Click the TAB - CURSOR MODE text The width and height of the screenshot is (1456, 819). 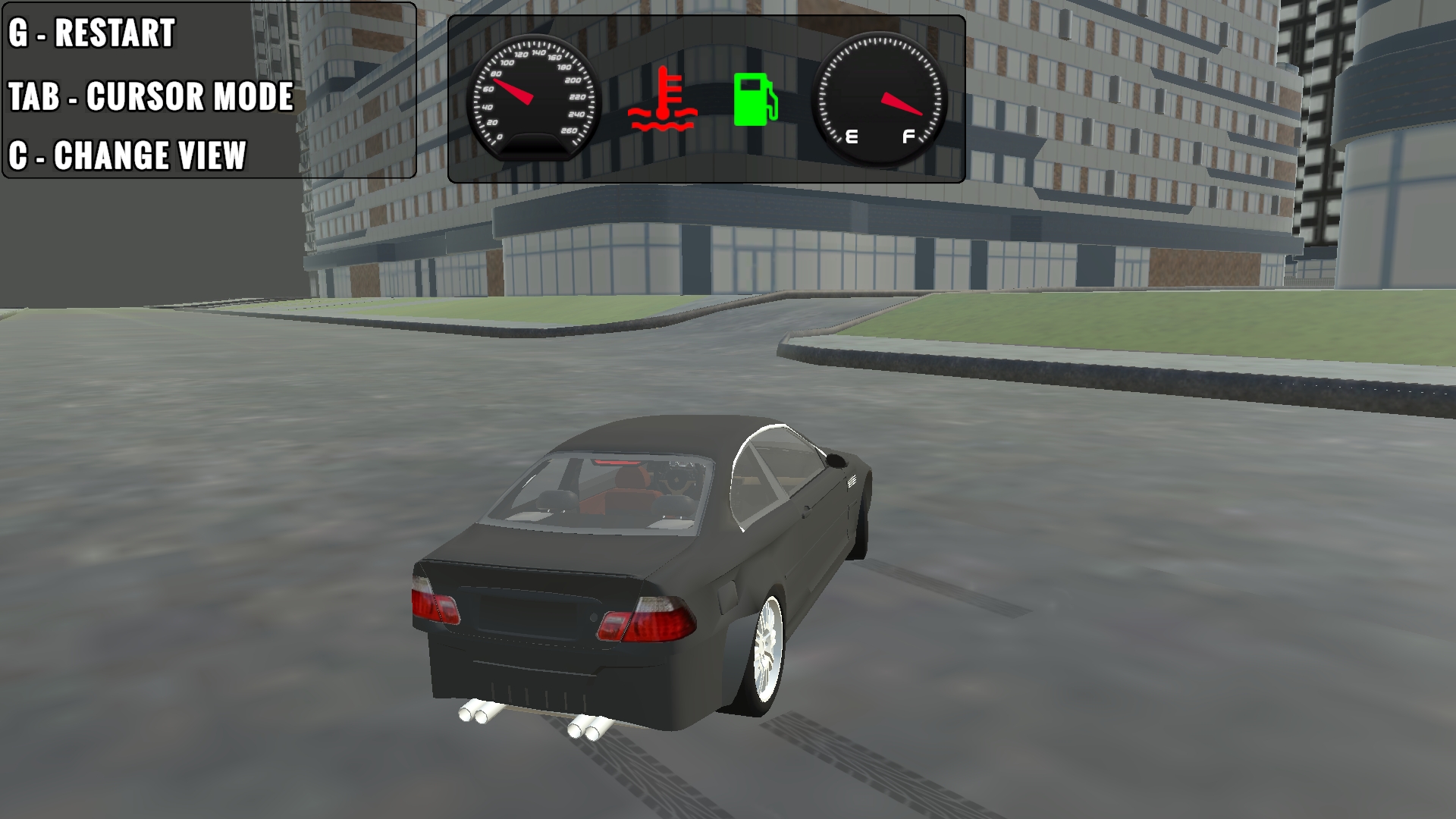coord(152,97)
